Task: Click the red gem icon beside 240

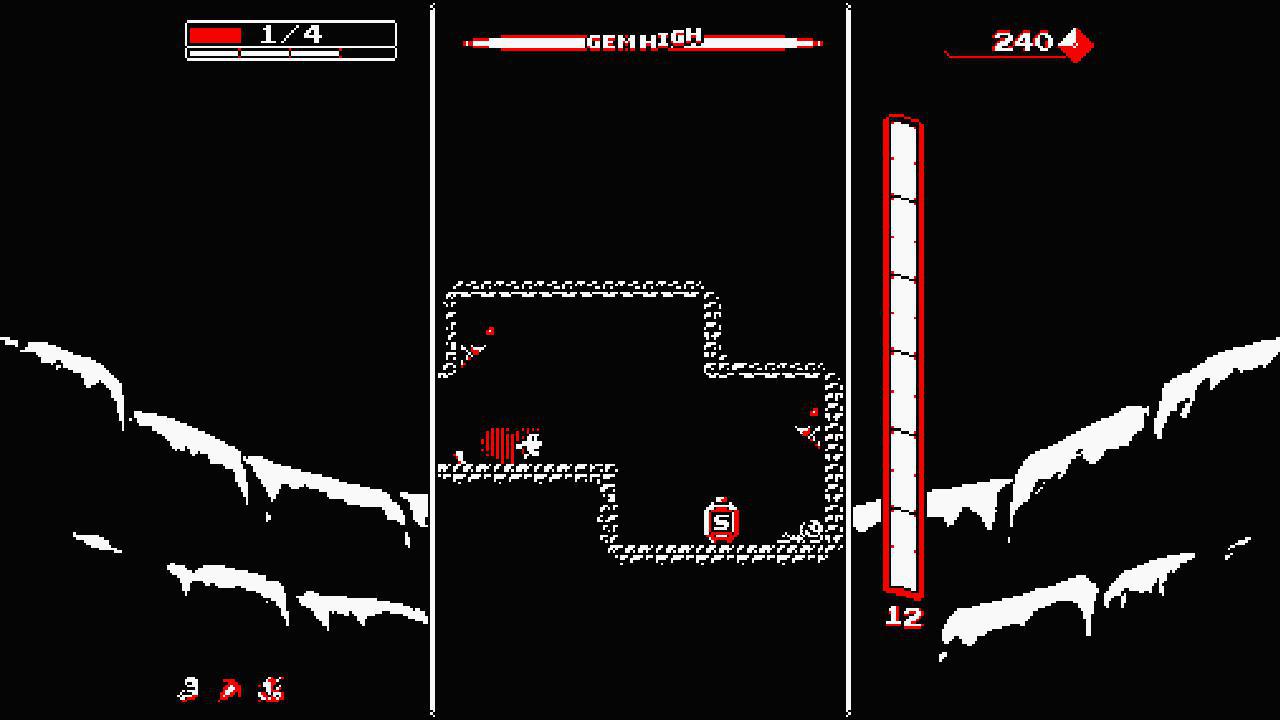Action: tap(1075, 43)
